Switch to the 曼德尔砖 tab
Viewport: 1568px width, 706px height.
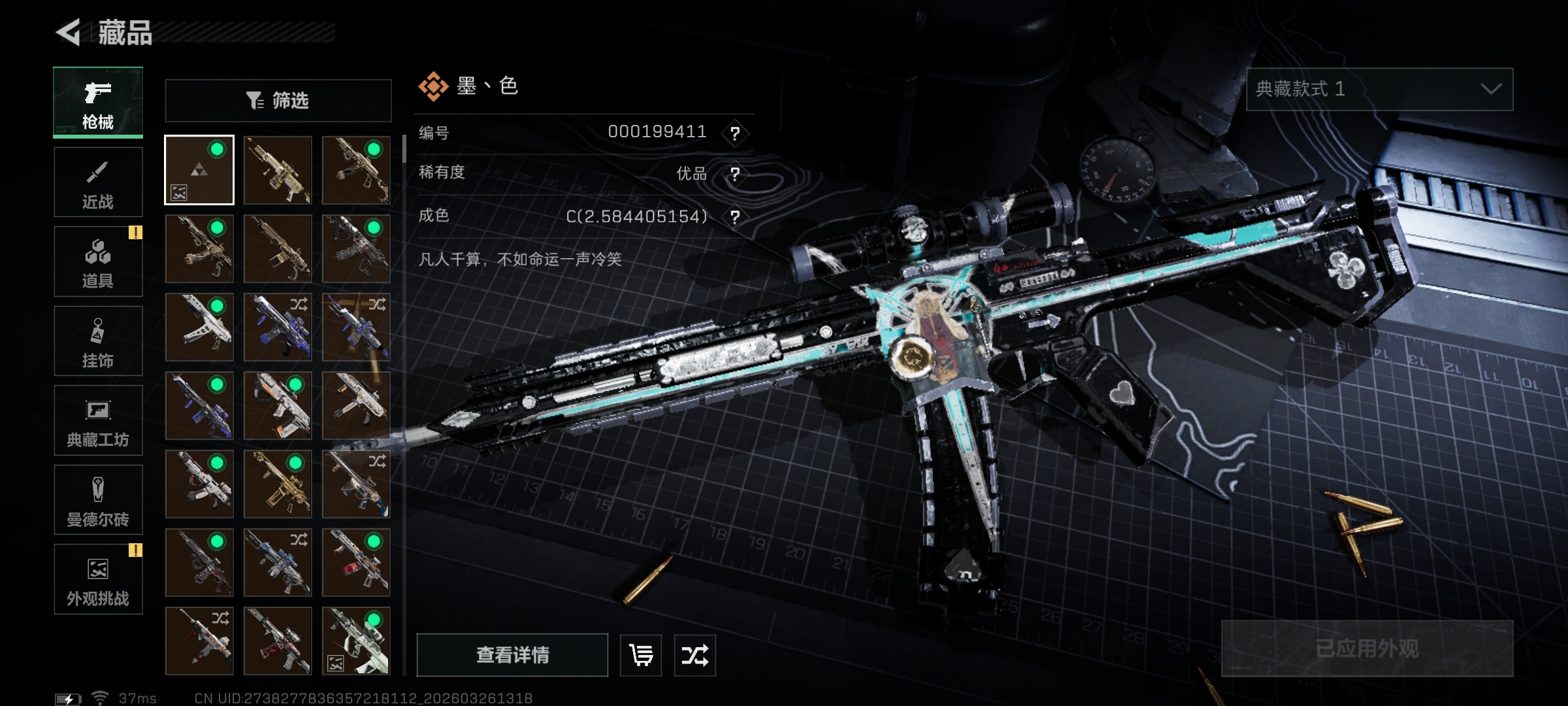98,500
